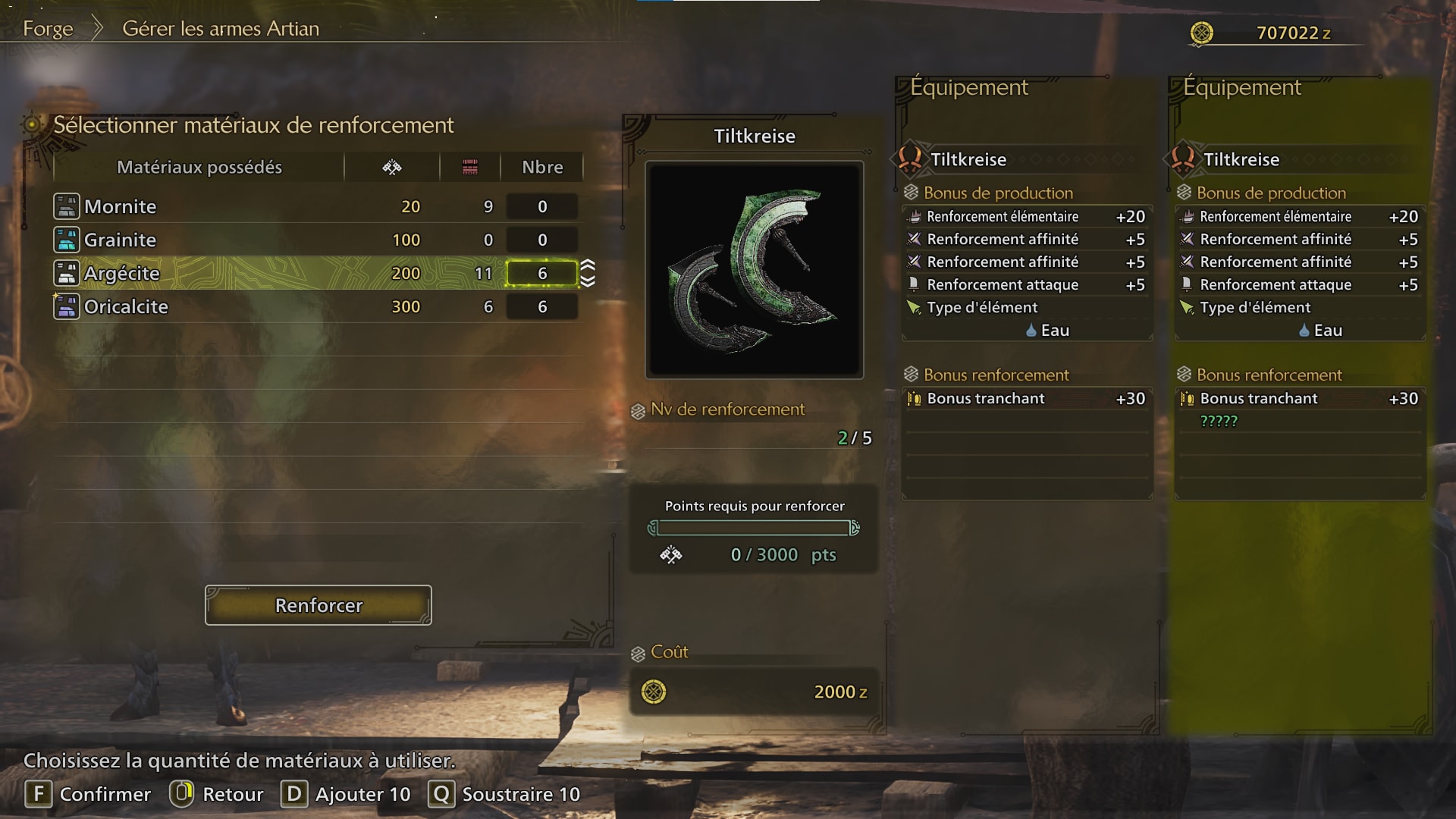Go back to Forge via breadcrumb

[x=48, y=29]
